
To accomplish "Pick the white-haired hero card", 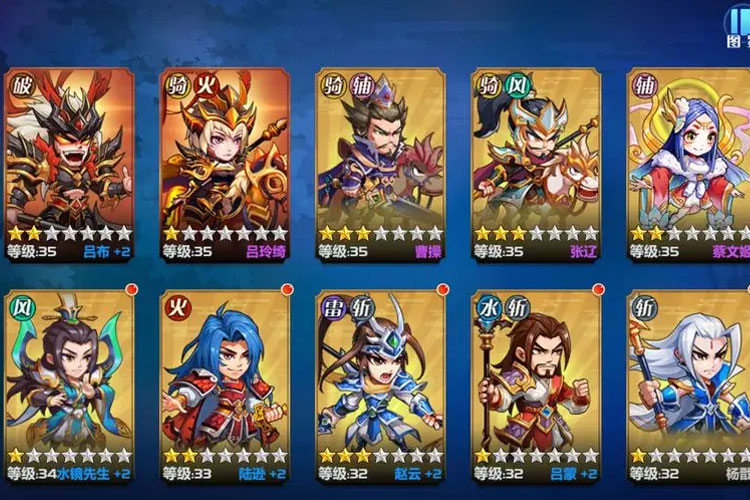I will [690, 385].
